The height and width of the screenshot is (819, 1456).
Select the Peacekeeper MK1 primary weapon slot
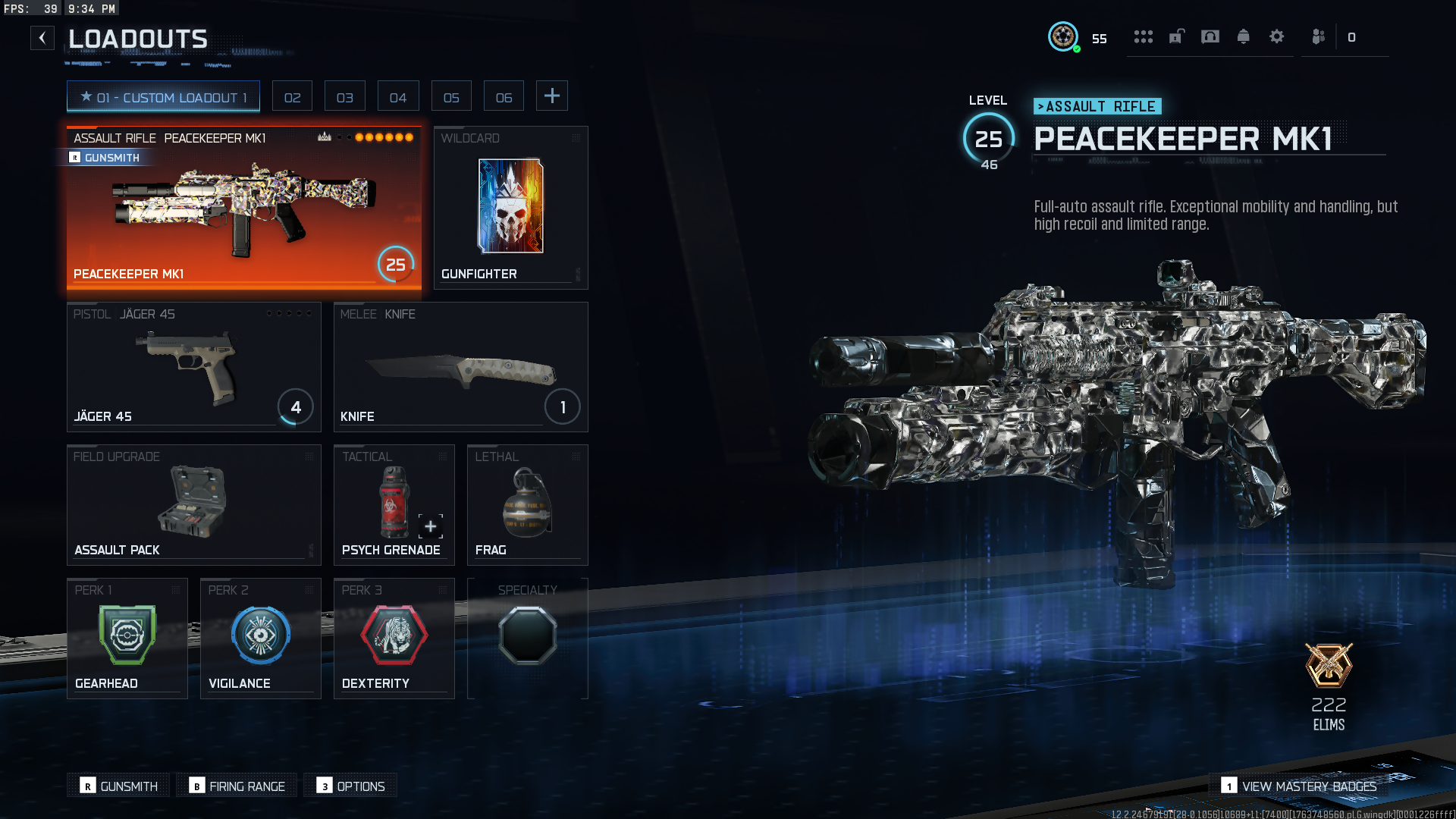(243, 208)
